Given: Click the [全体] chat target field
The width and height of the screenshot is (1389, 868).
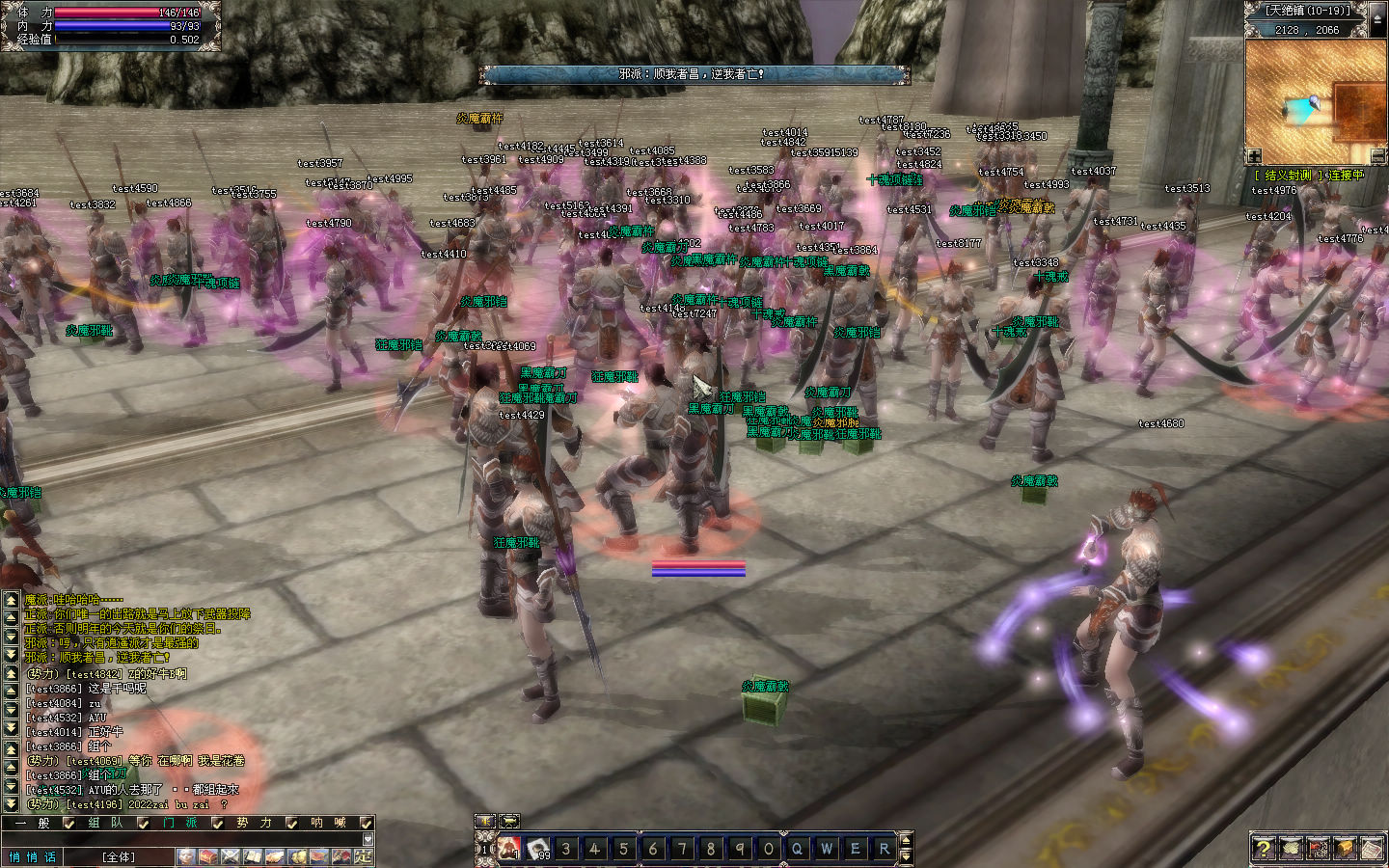Looking at the screenshot, I should (x=120, y=856).
